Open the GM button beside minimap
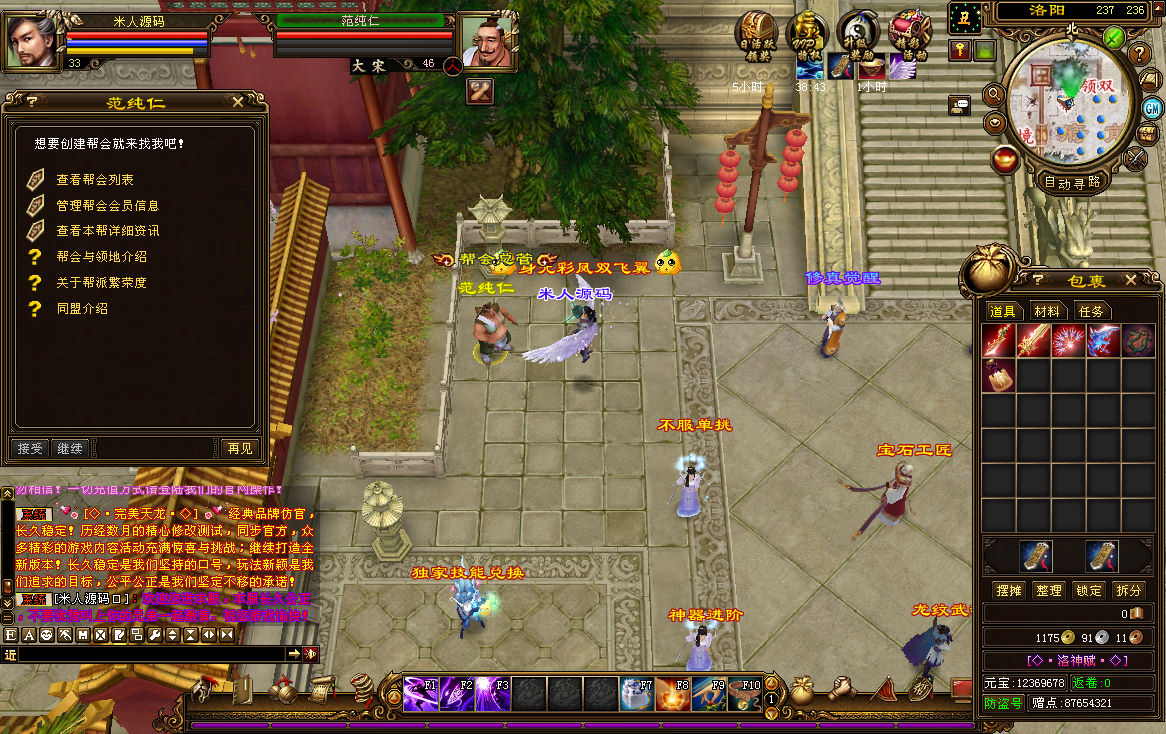Viewport: 1166px width, 734px height. (x=1152, y=108)
